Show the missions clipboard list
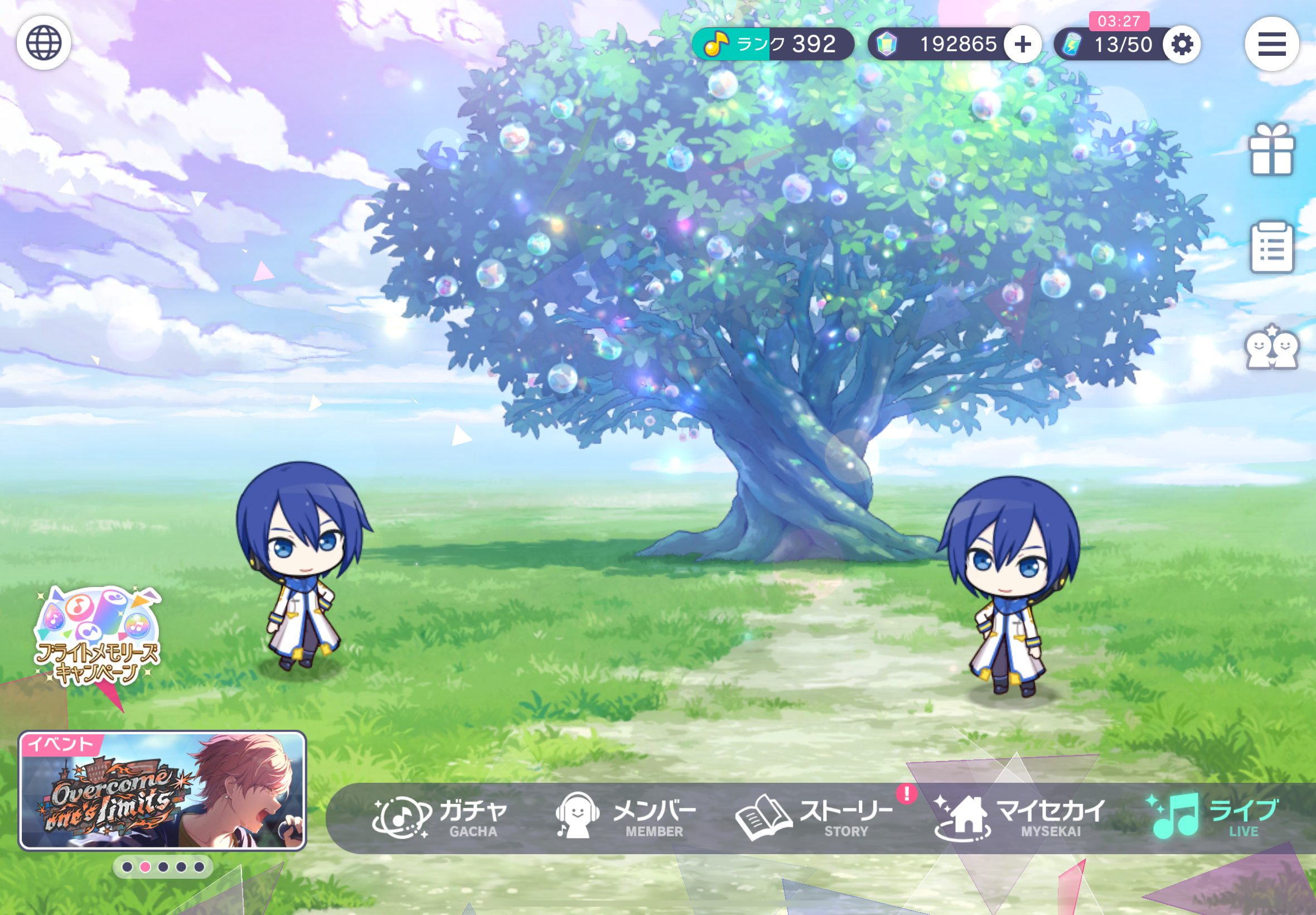This screenshot has width=1316, height=915. click(x=1271, y=247)
